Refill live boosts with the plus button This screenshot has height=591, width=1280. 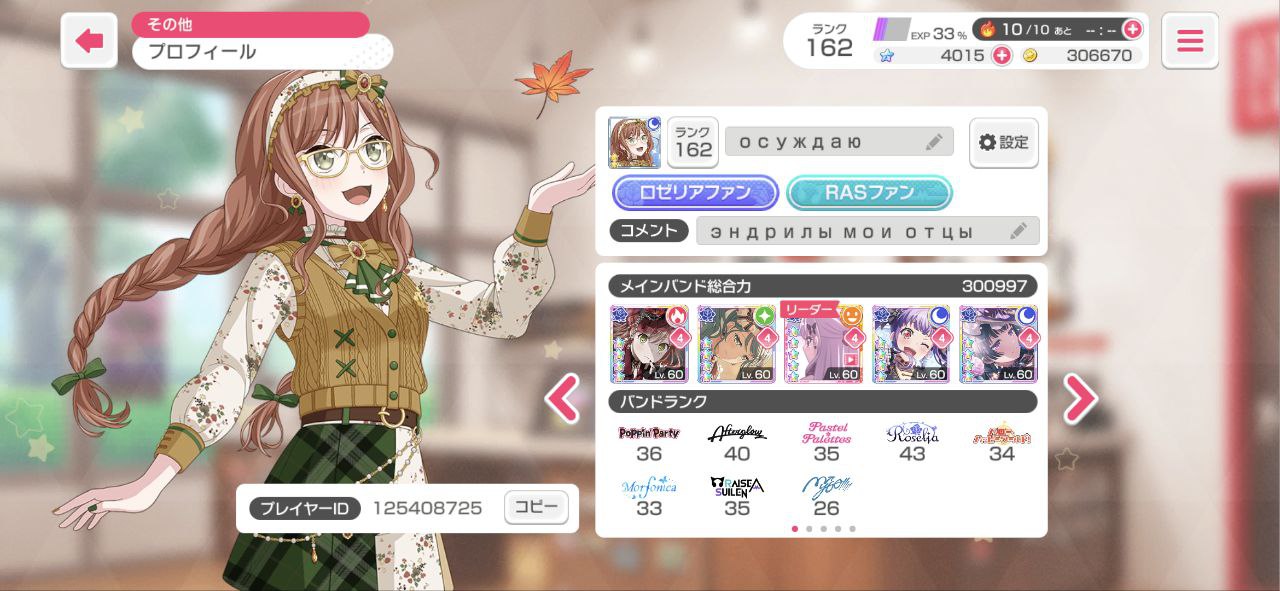[x=1132, y=29]
